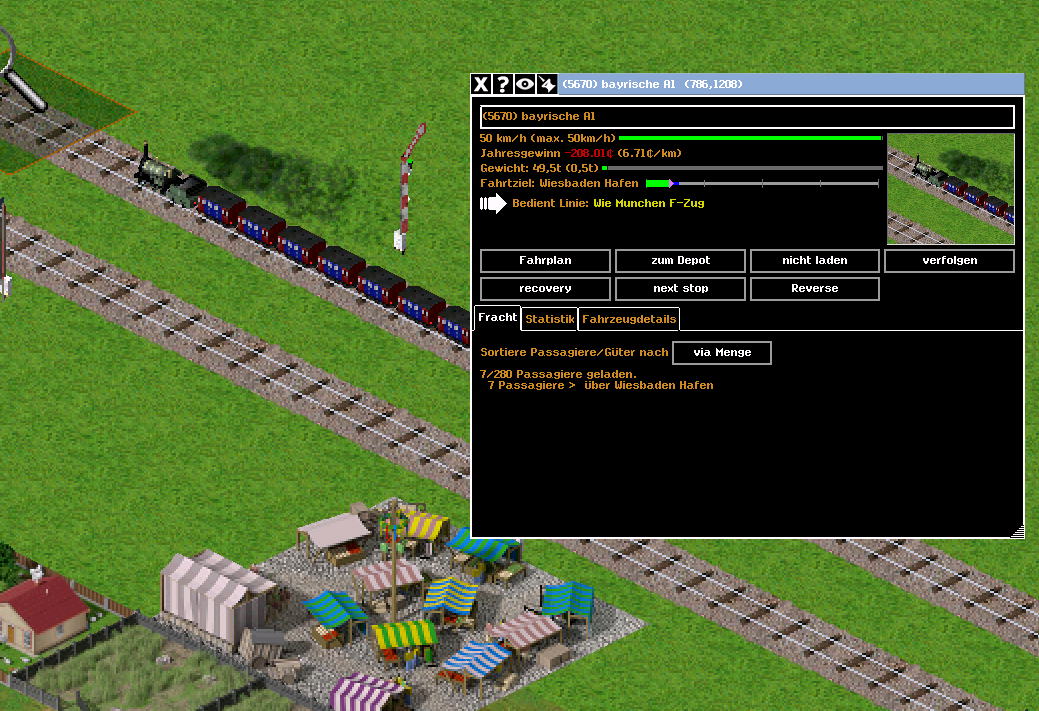Select the Fracht tab

(x=497, y=317)
